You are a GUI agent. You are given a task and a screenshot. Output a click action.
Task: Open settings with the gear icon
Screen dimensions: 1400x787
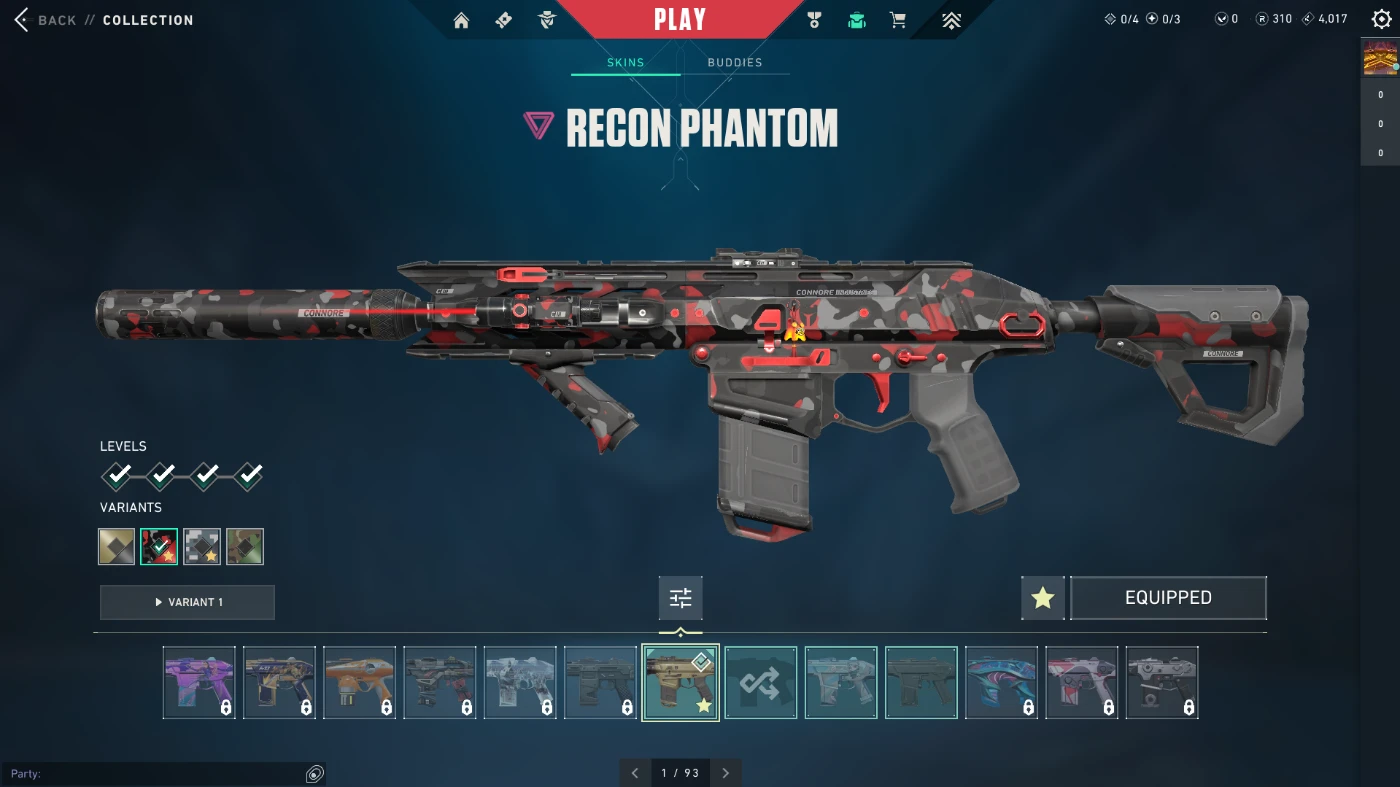pos(1381,19)
